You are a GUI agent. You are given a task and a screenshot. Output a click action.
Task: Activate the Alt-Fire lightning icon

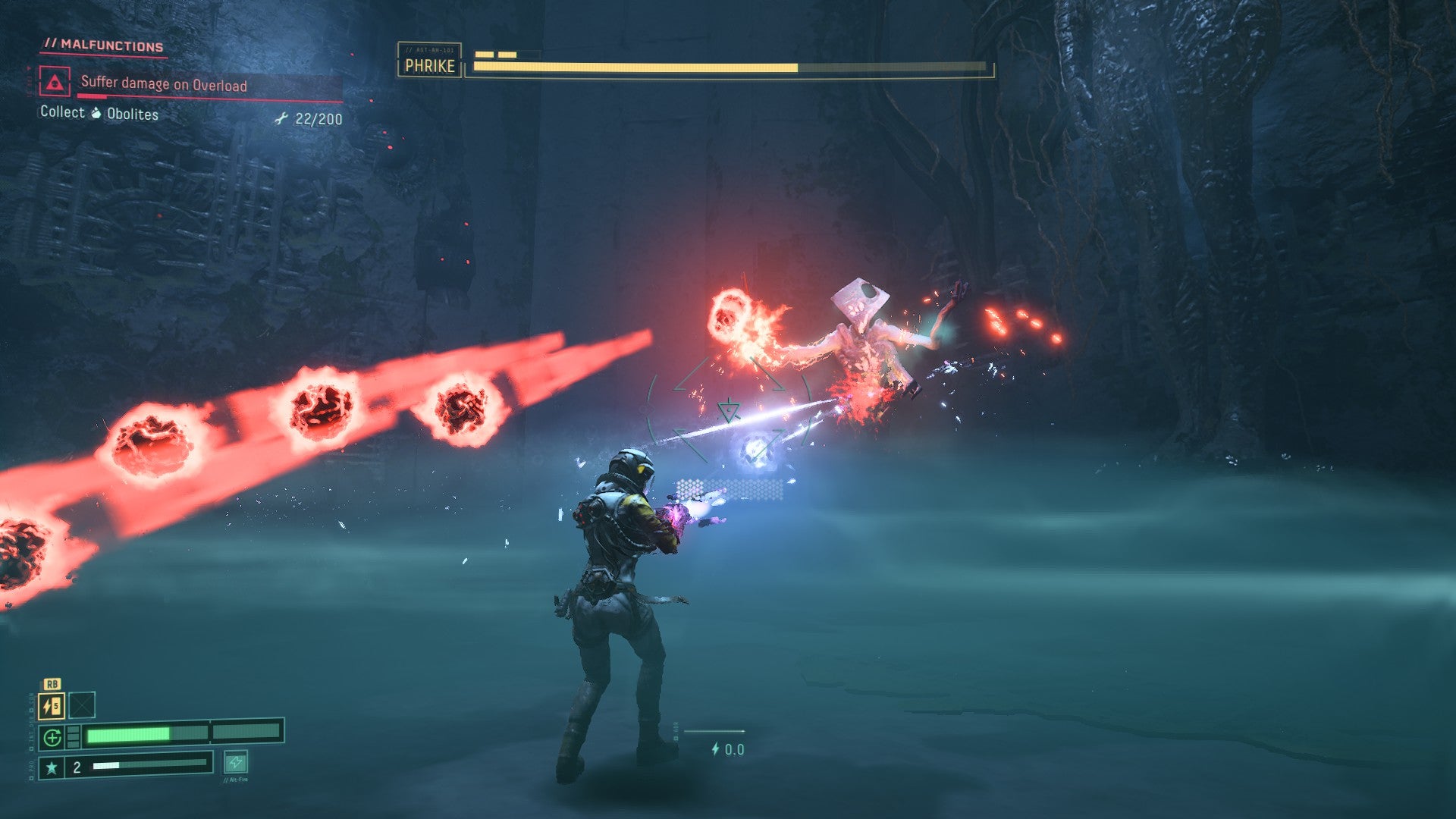pos(236,761)
